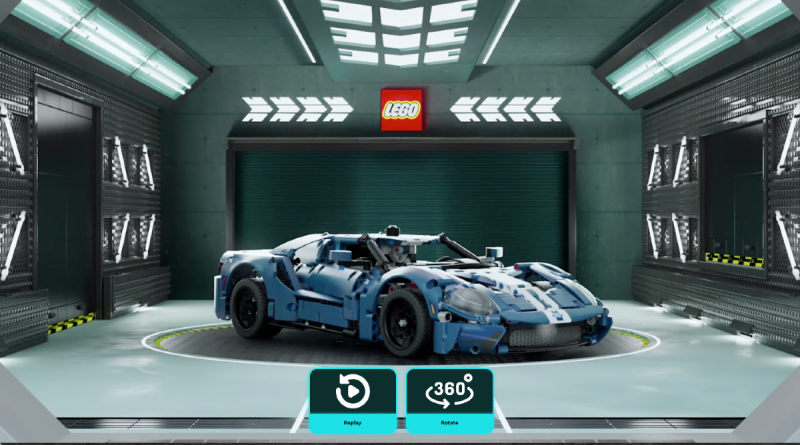The height and width of the screenshot is (445, 800).
Task: Click the Replay button
Action: (352, 399)
